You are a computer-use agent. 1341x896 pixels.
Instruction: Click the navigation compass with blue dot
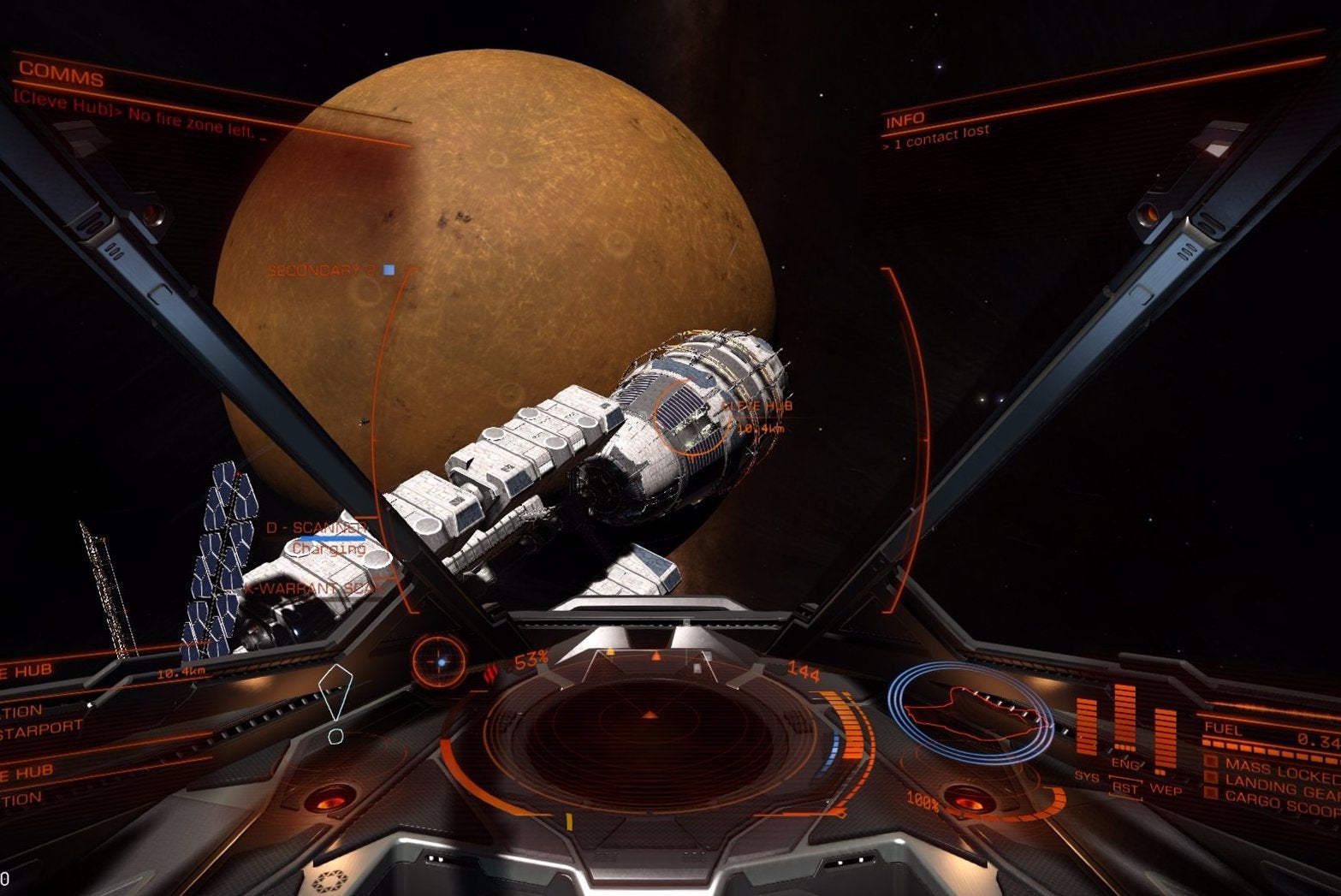[440, 661]
